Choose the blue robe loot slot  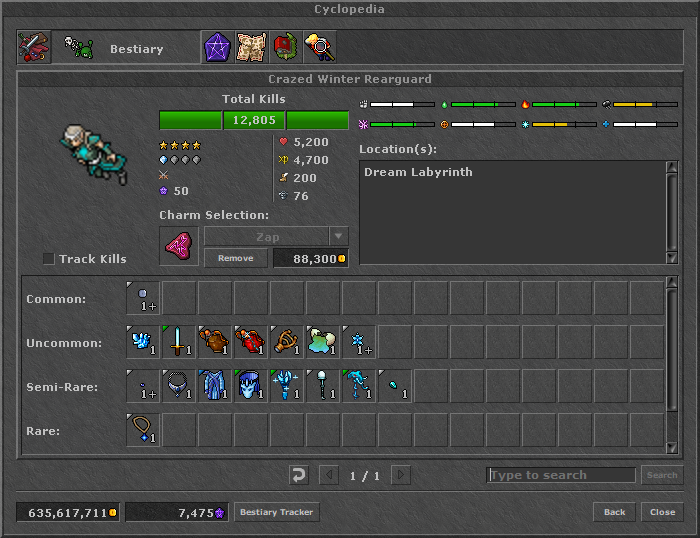click(215, 386)
